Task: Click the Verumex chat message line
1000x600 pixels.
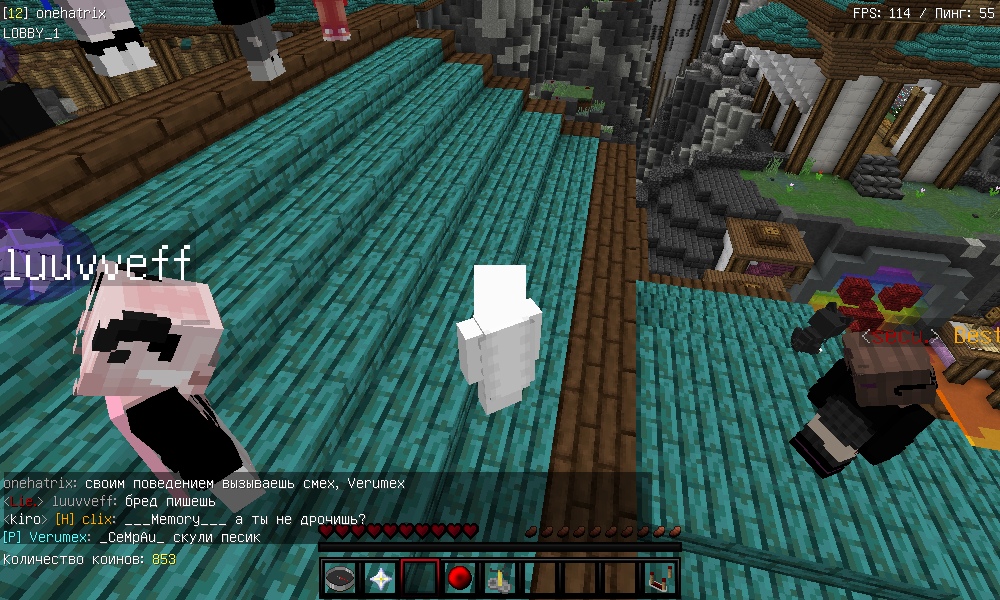Action: (x=132, y=537)
